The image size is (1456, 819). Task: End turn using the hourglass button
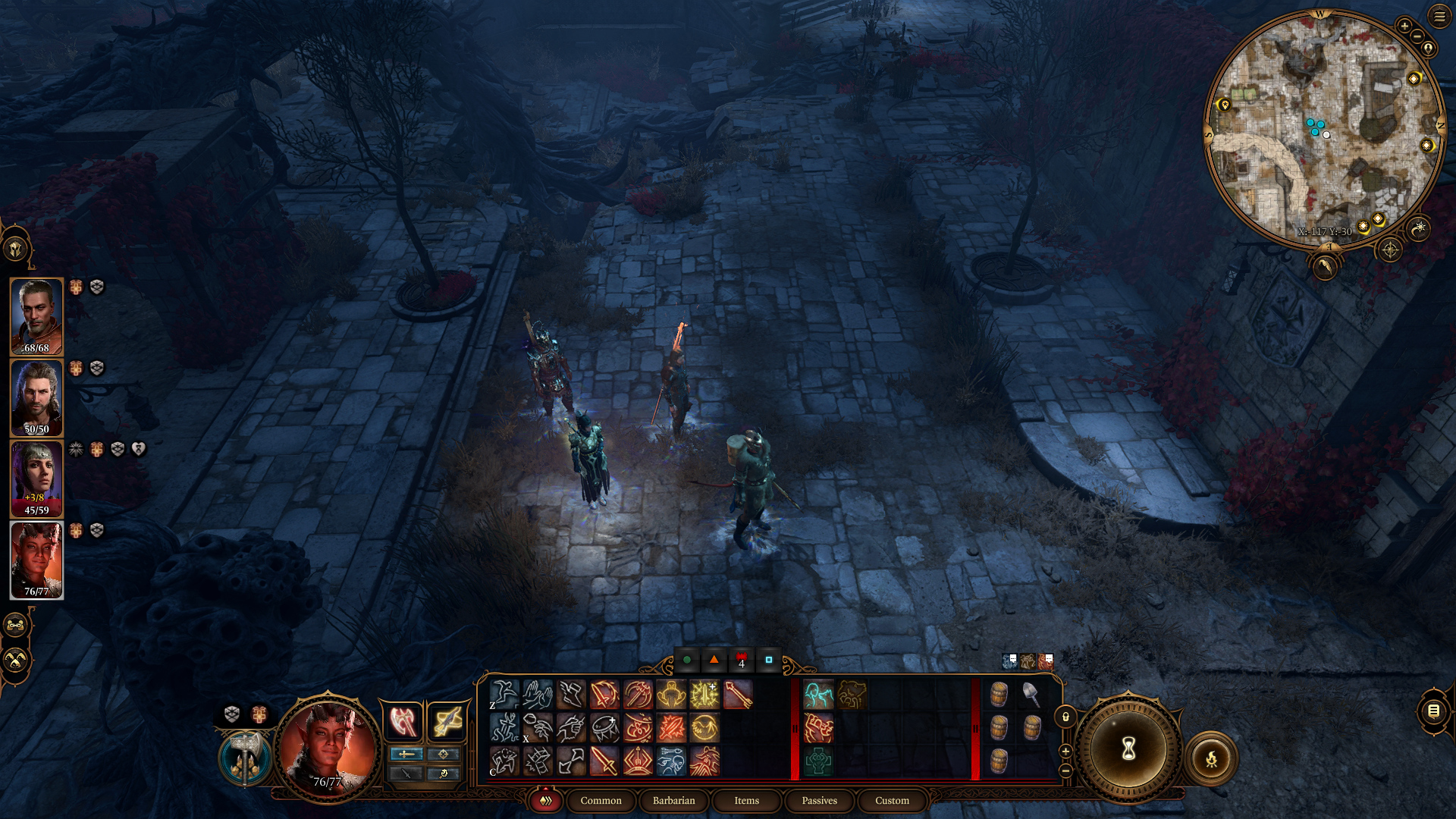[1128, 749]
